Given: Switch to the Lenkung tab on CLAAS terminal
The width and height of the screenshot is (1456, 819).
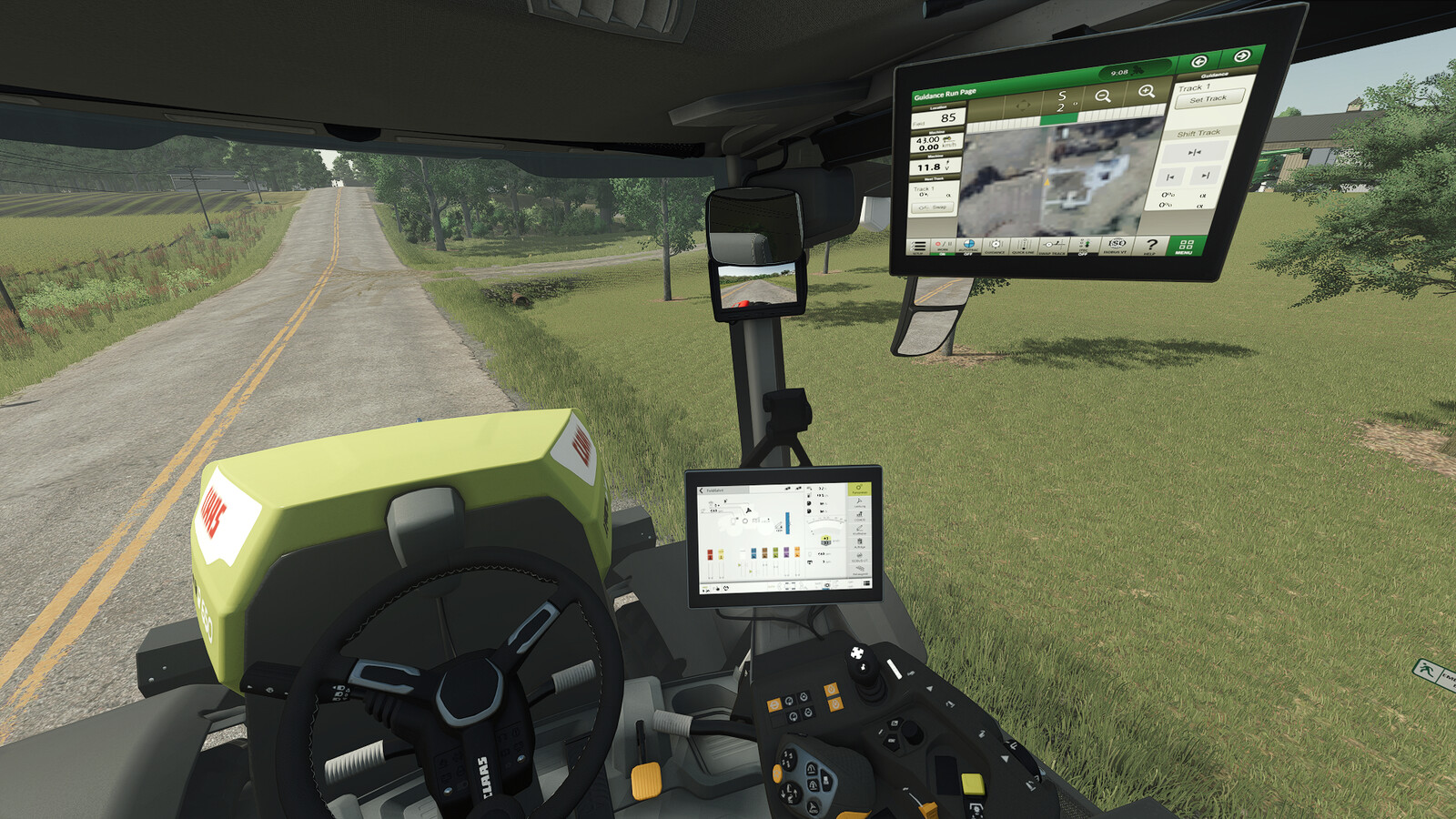Looking at the screenshot, I should (860, 503).
